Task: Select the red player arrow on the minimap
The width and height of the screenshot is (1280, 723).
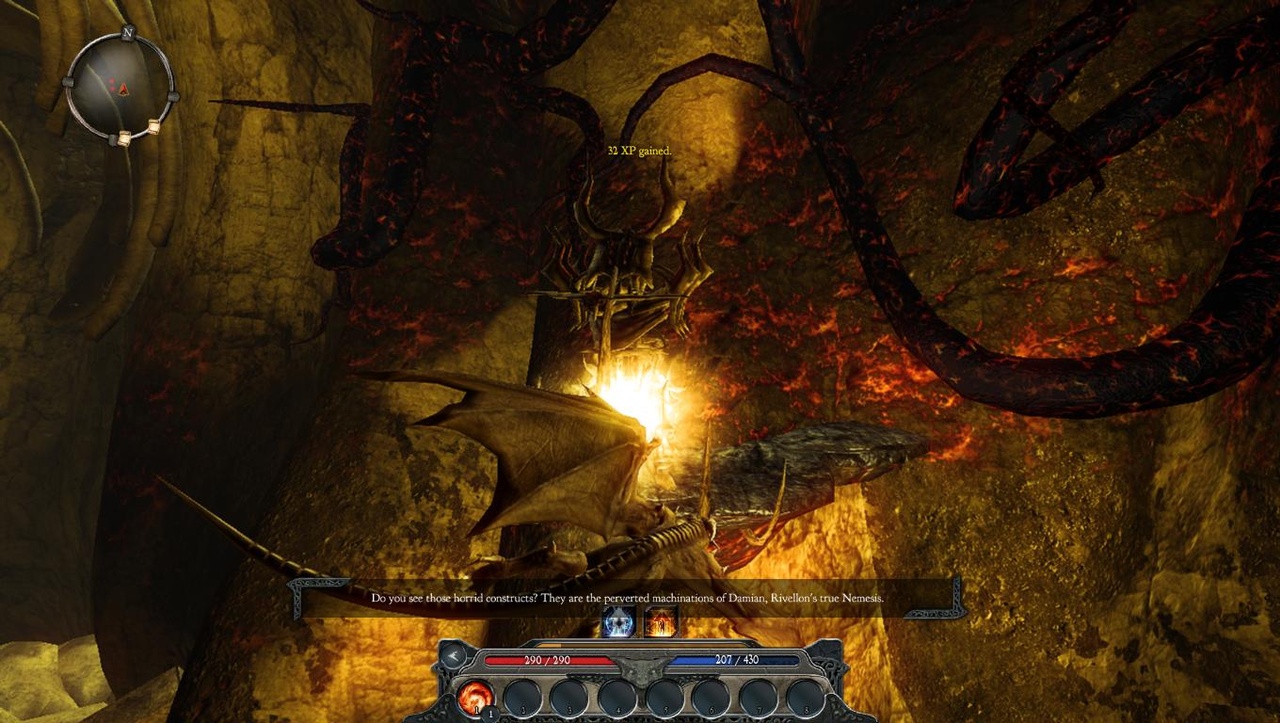Action: pyautogui.click(x=123, y=89)
